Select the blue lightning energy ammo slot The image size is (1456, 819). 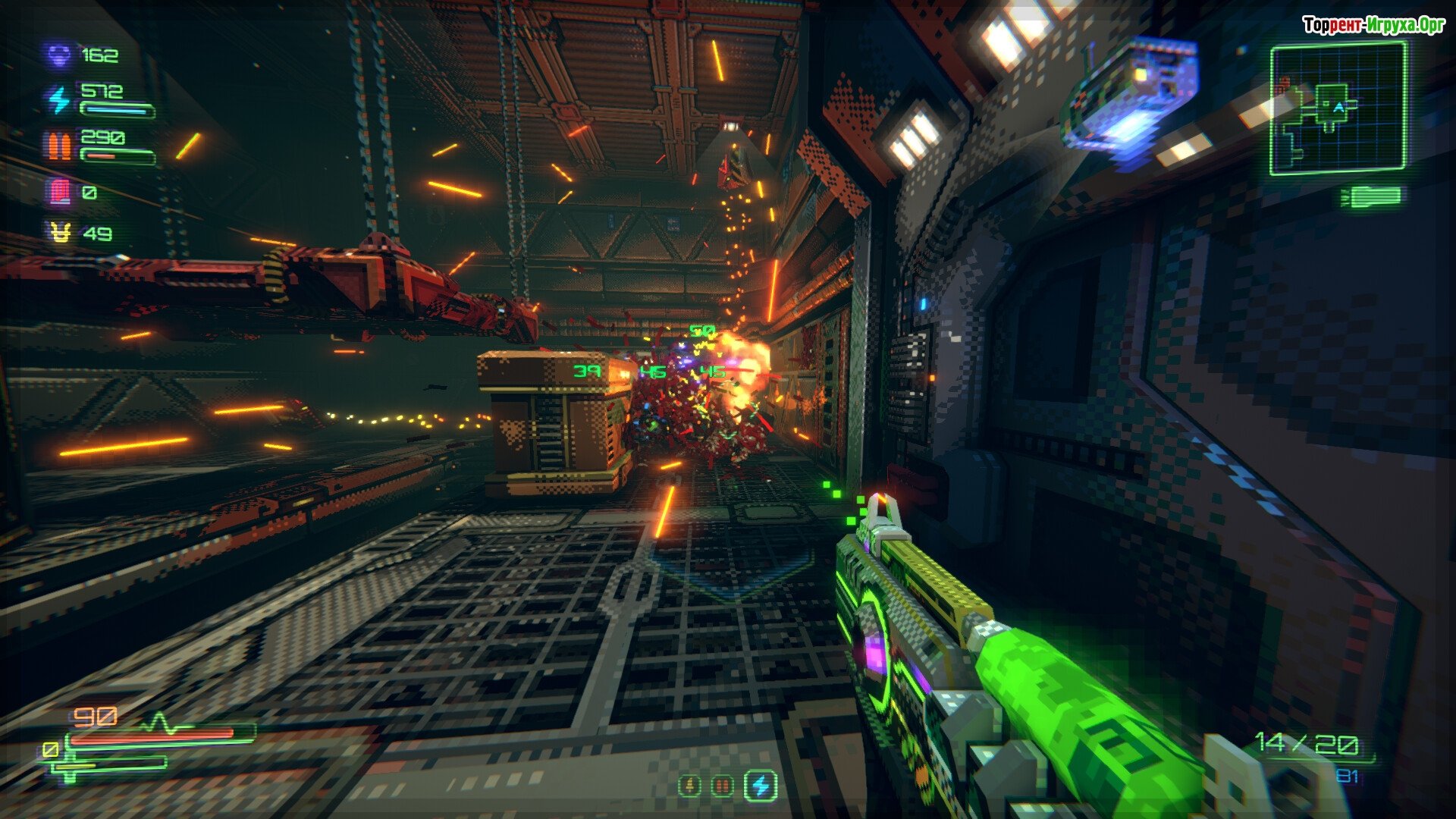tap(760, 786)
